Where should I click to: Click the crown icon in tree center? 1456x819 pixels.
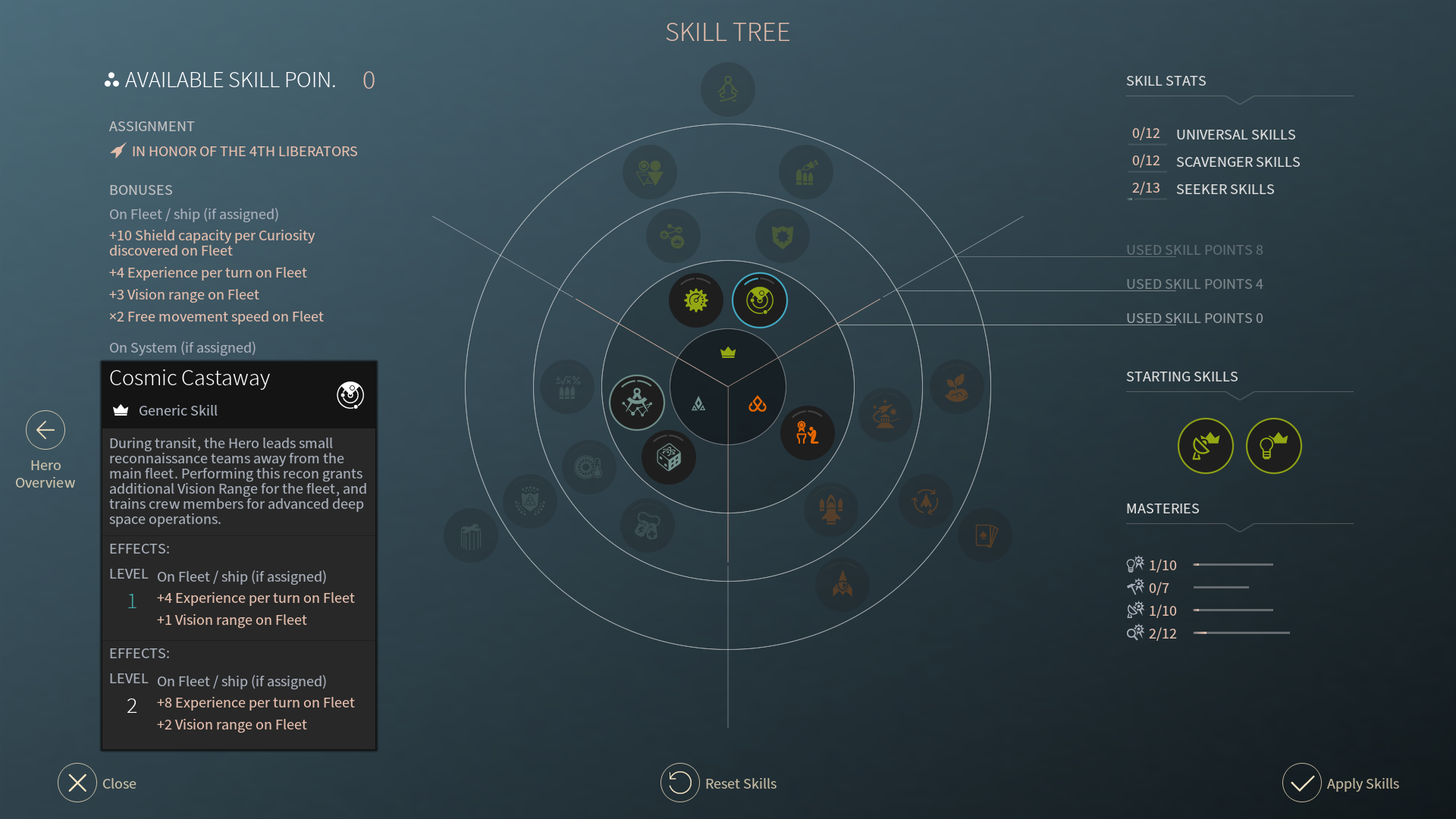pyautogui.click(x=728, y=353)
